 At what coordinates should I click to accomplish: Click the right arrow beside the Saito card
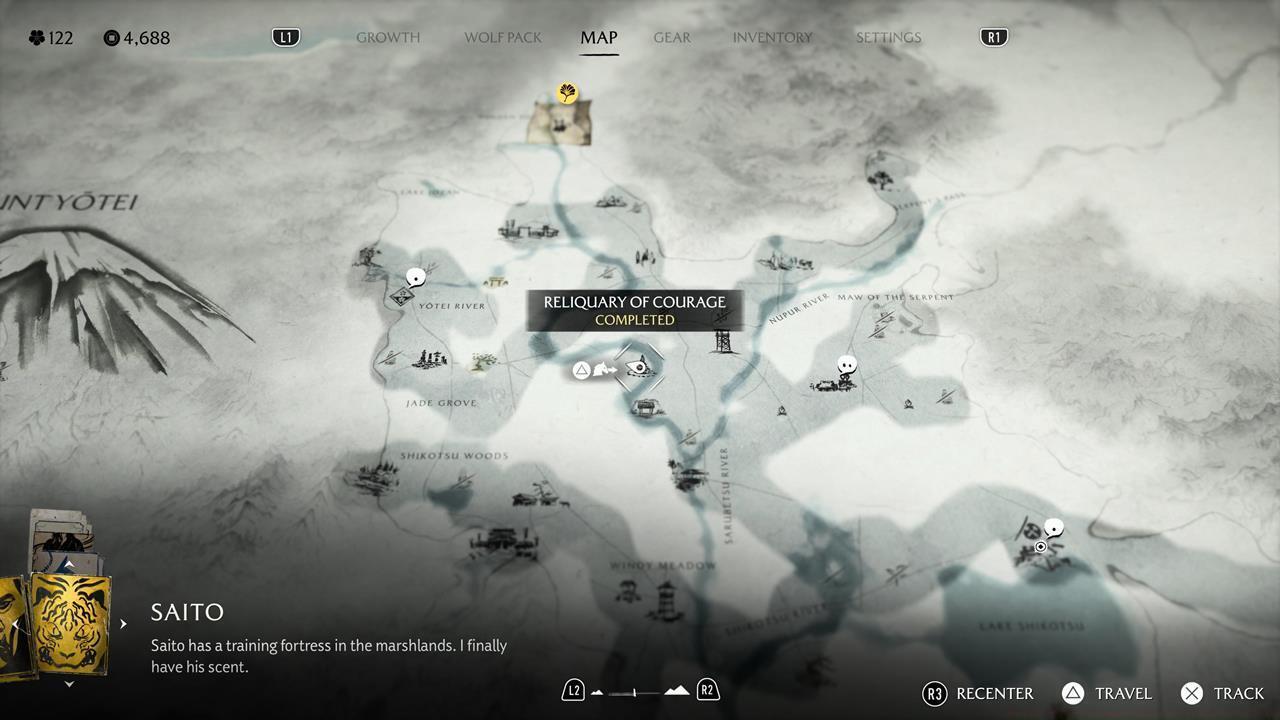click(x=123, y=623)
